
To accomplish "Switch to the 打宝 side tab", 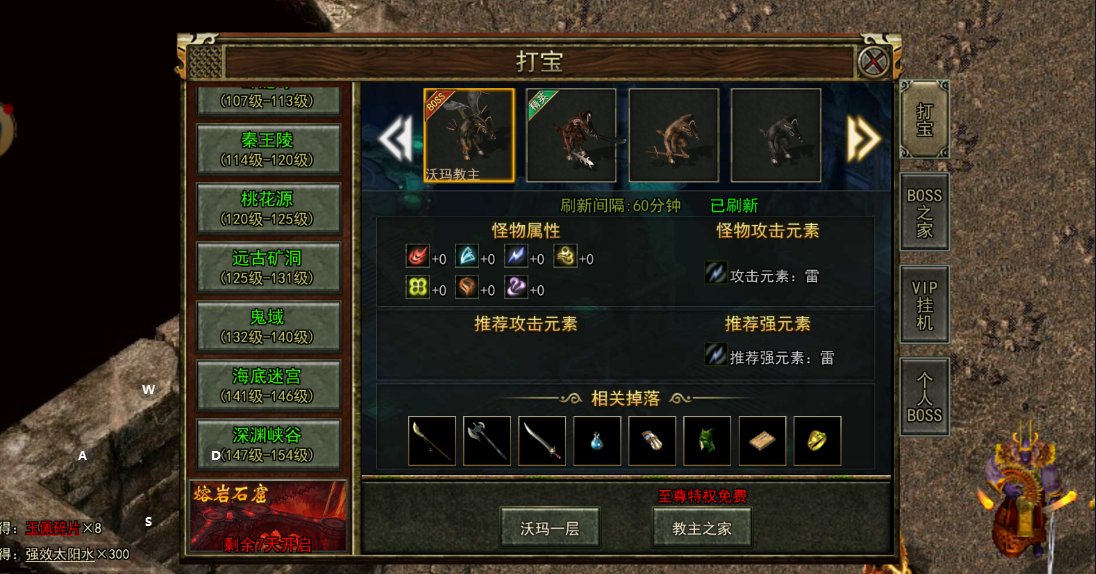I will (x=924, y=119).
